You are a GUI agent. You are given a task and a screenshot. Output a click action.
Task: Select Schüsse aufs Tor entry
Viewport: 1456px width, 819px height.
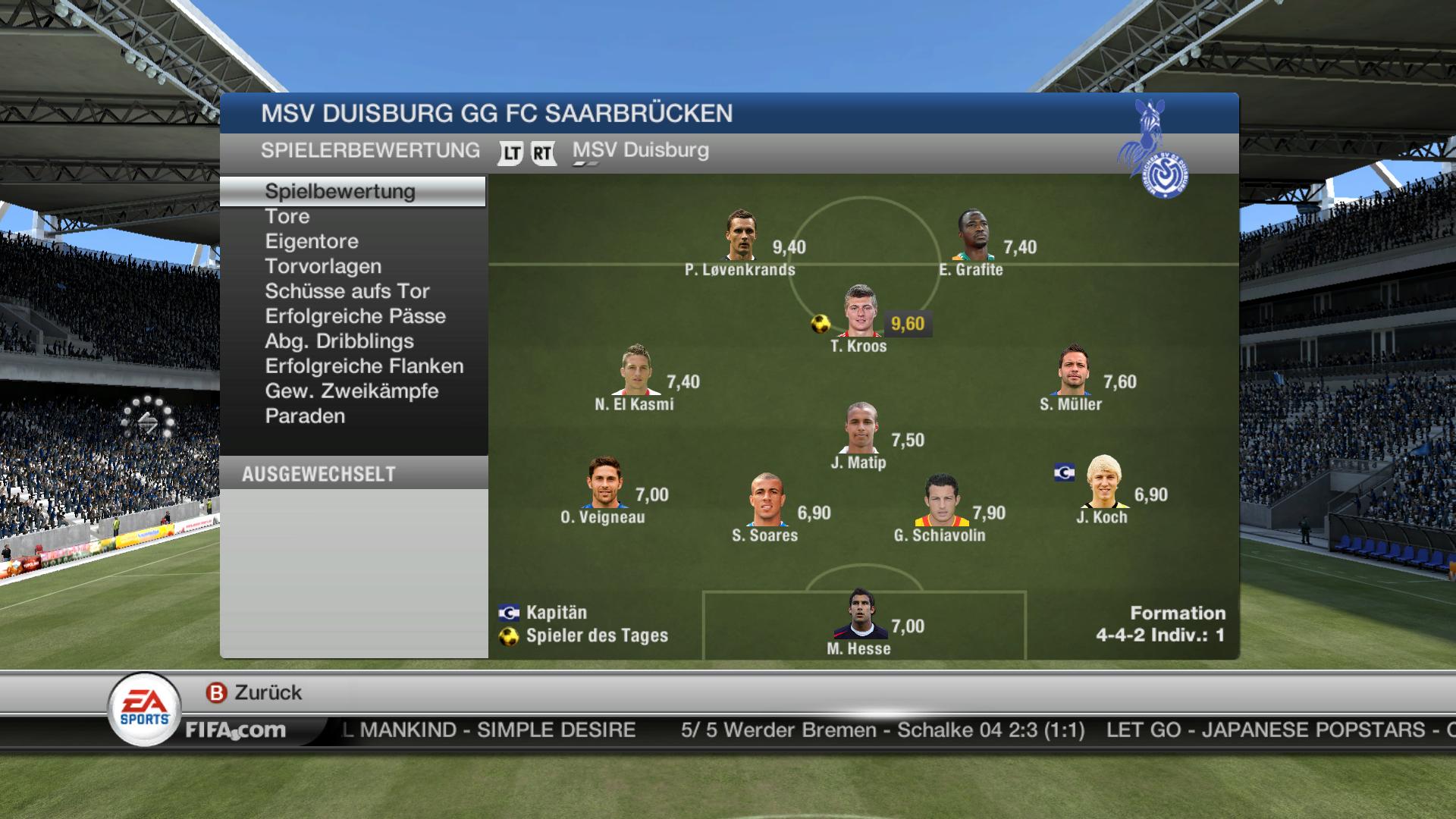pyautogui.click(x=347, y=291)
